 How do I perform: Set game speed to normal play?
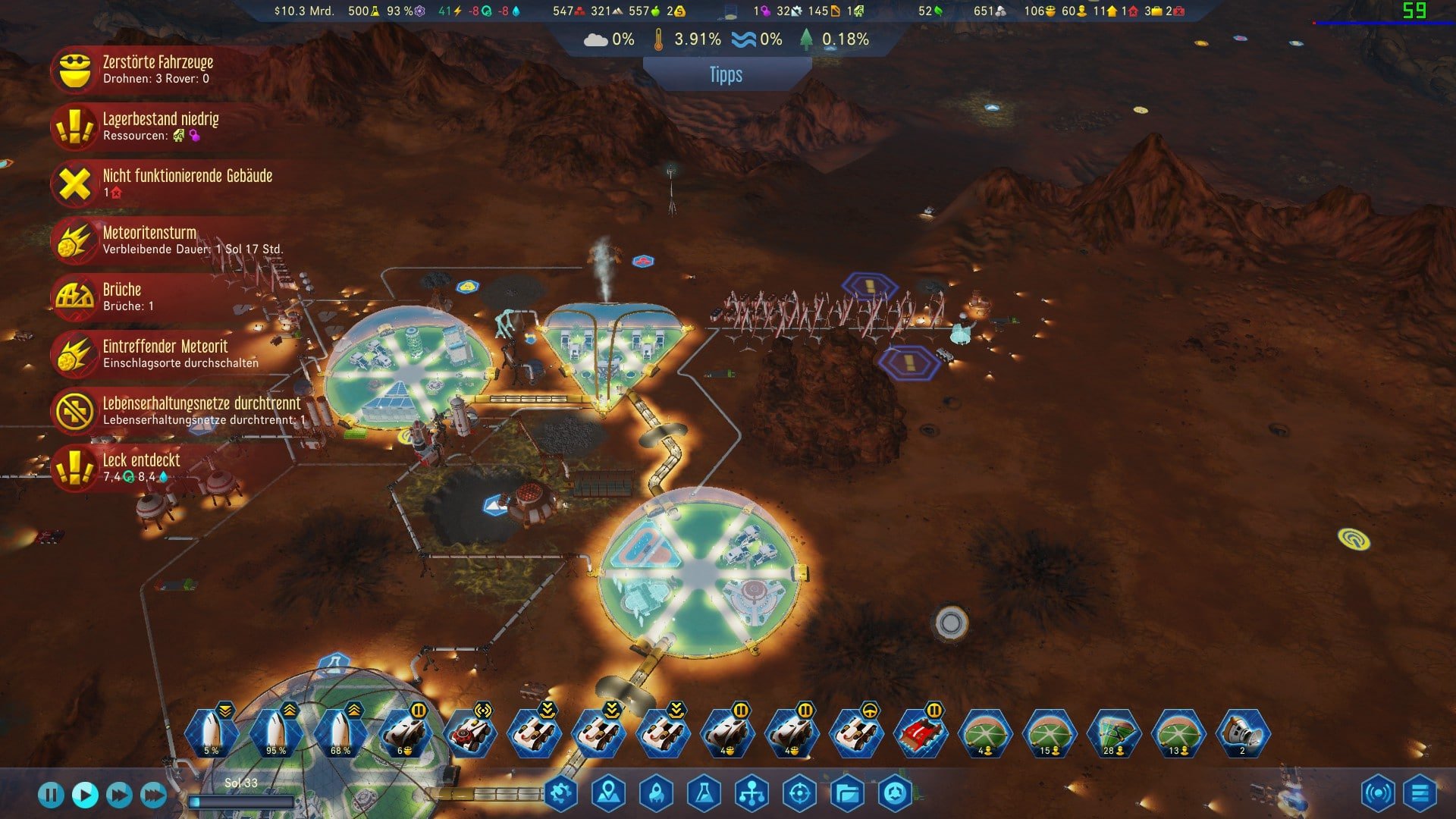pos(85,795)
